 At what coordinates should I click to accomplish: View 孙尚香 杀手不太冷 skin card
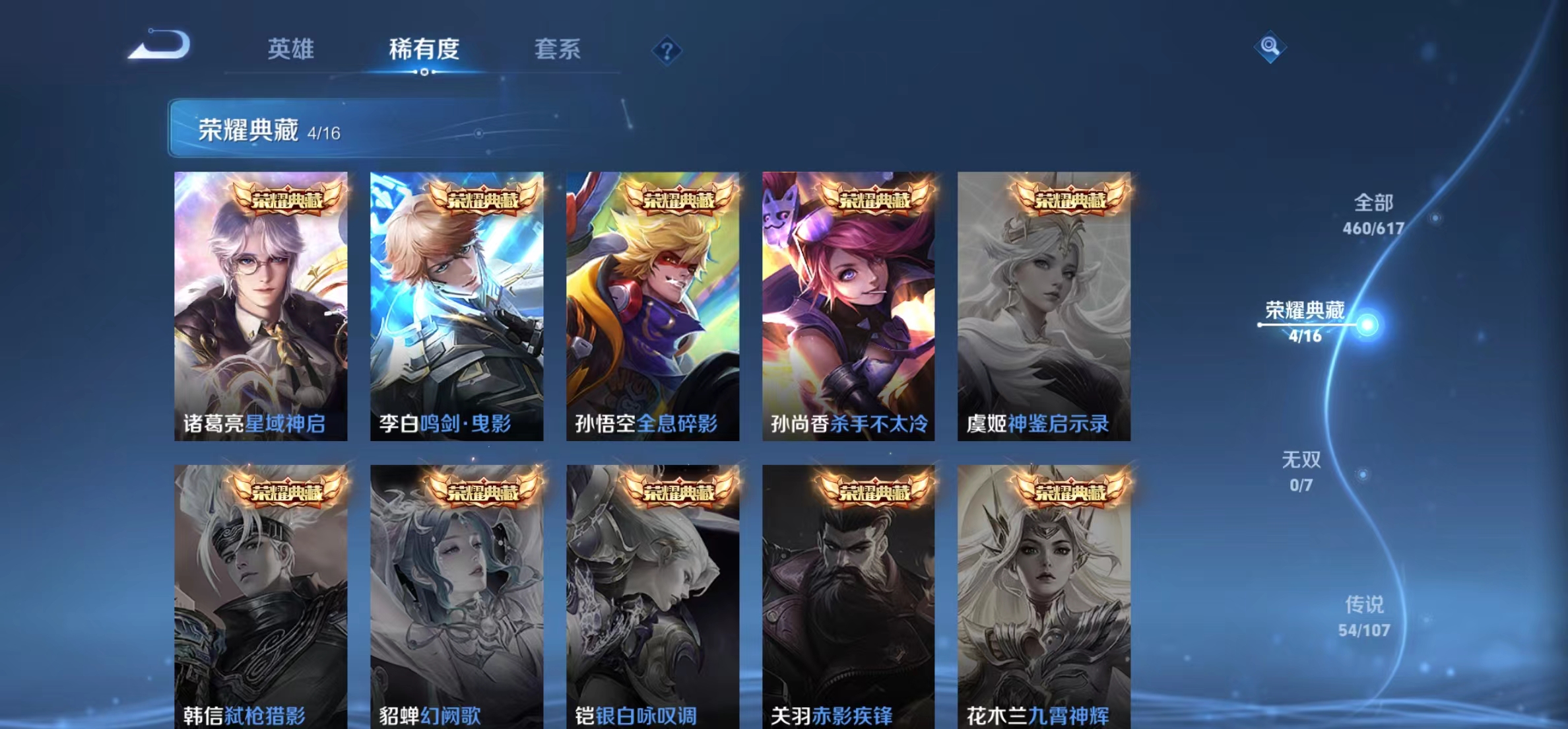click(848, 306)
